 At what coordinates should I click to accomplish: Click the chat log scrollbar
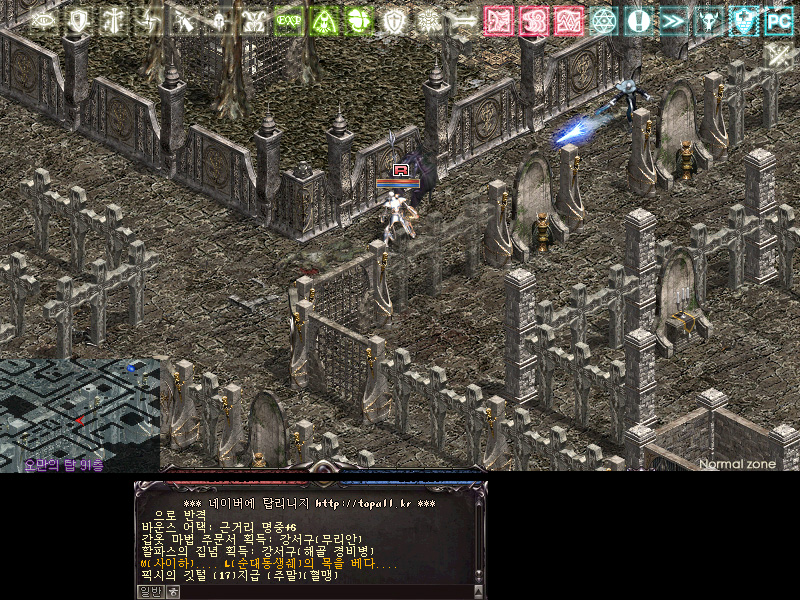(x=479, y=538)
